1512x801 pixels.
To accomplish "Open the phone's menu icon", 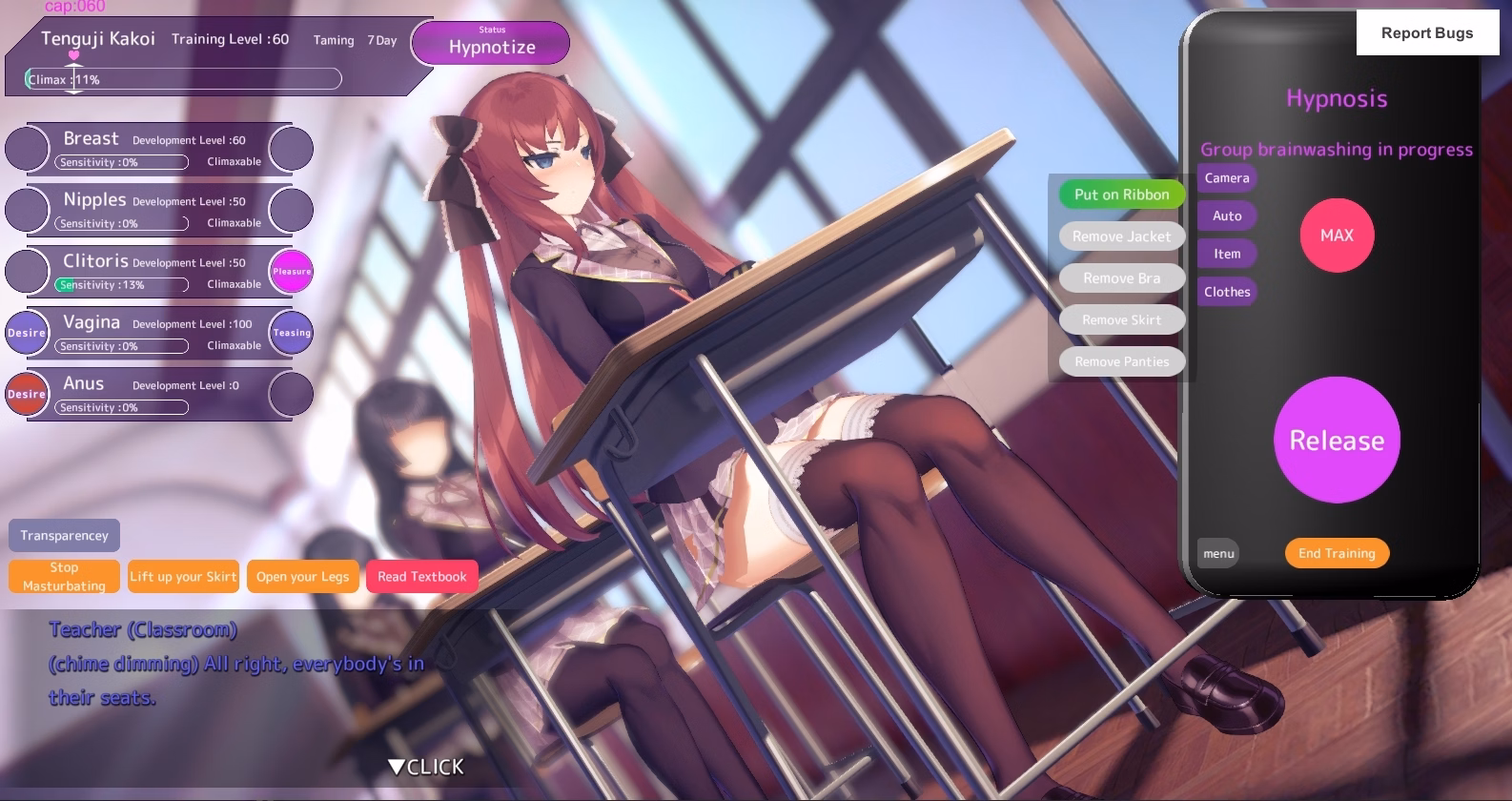I will click(x=1217, y=553).
